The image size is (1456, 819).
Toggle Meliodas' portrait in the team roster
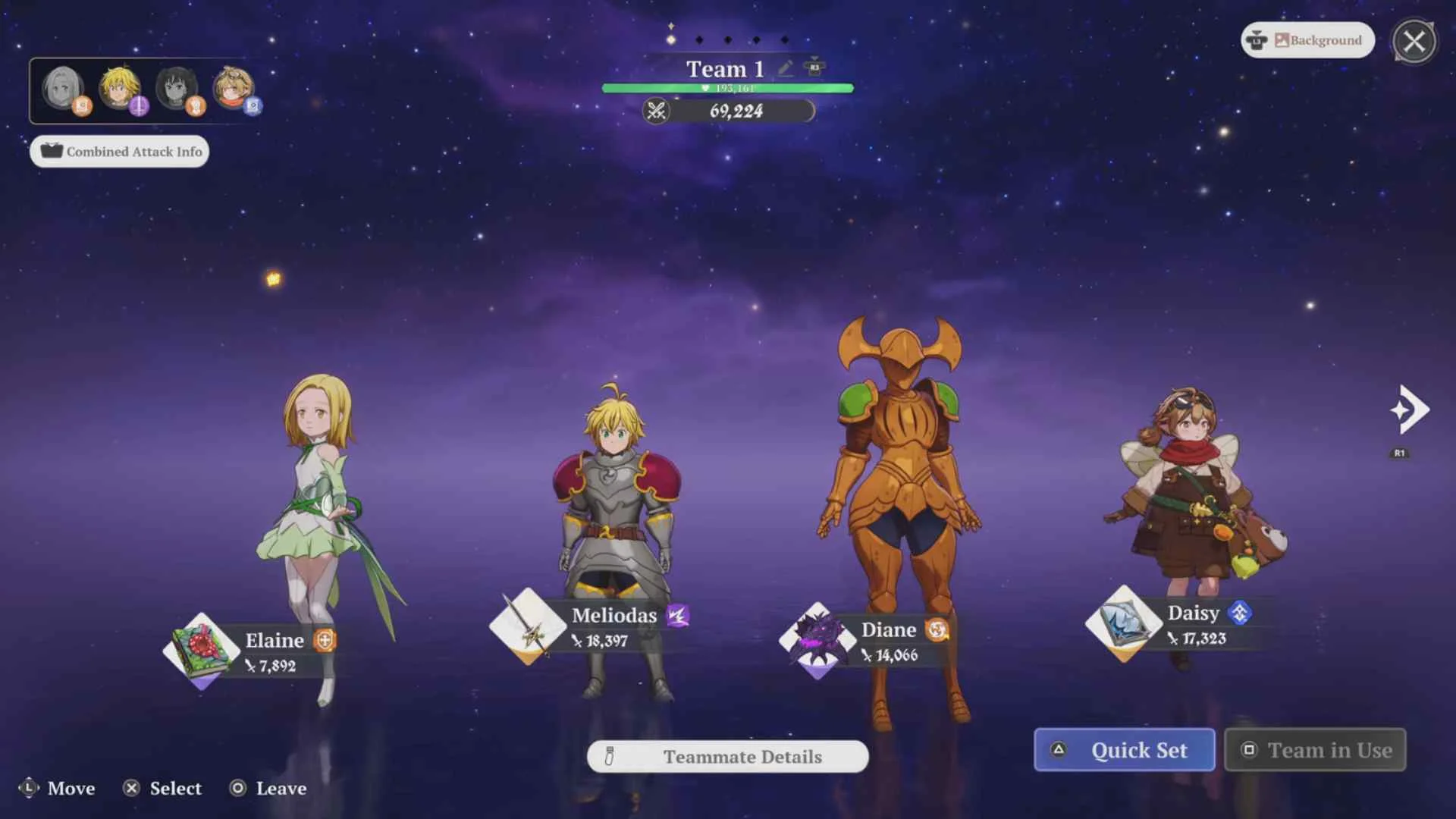[x=120, y=86]
